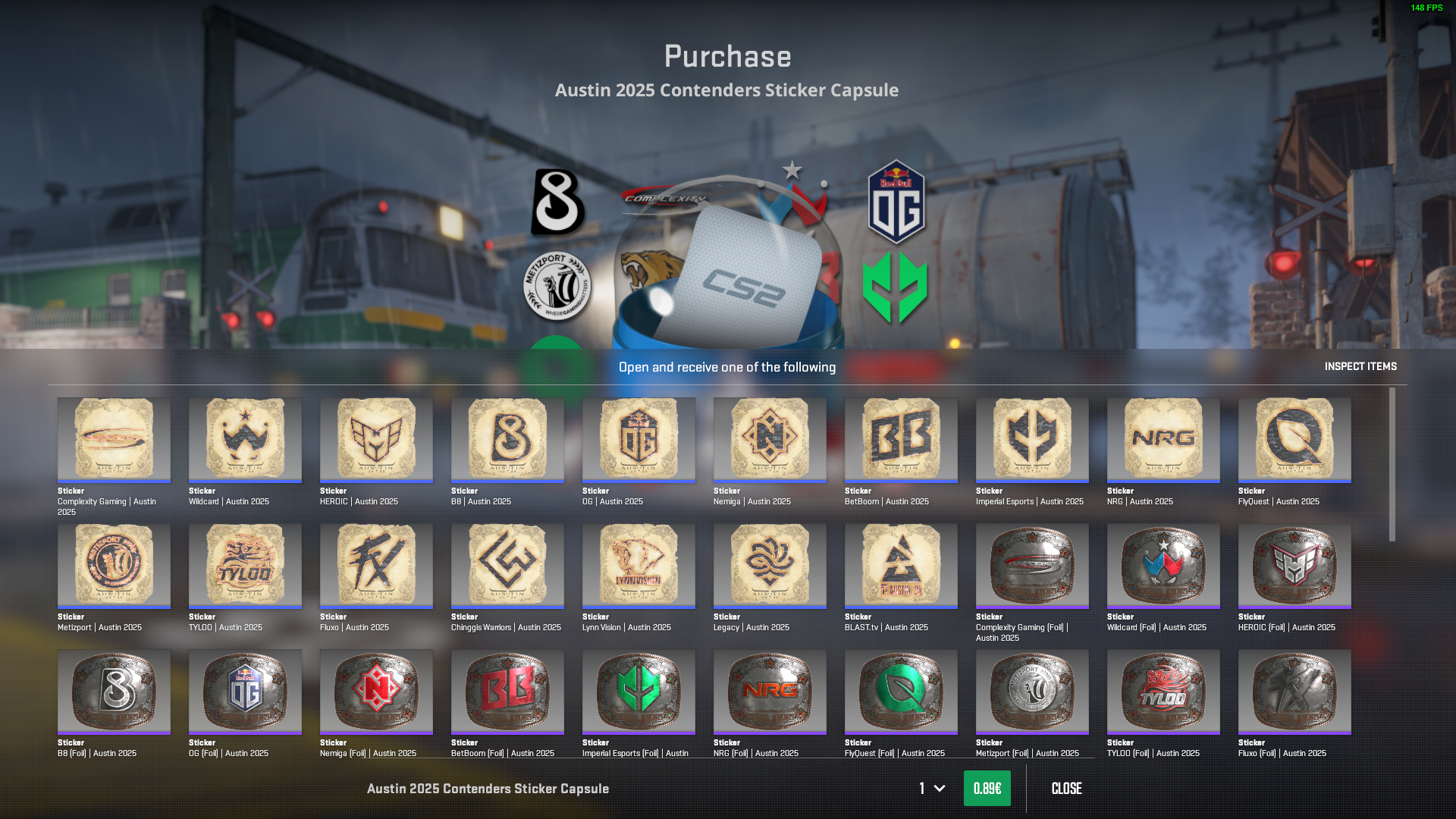1456x819 pixels.
Task: Open Inspect Items view
Action: 1360,366
